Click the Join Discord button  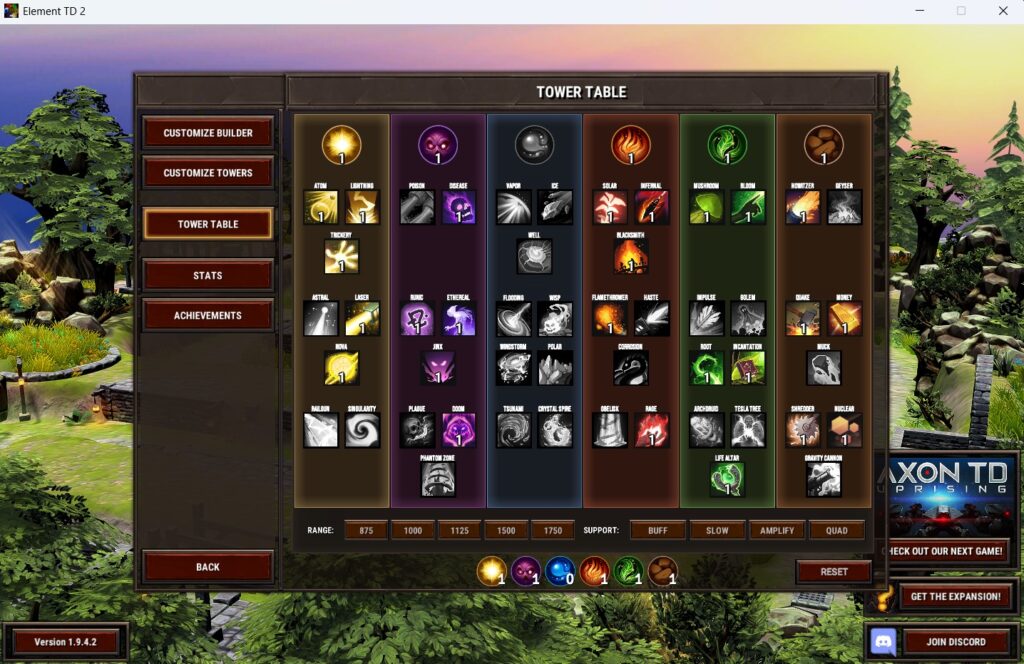click(955, 642)
